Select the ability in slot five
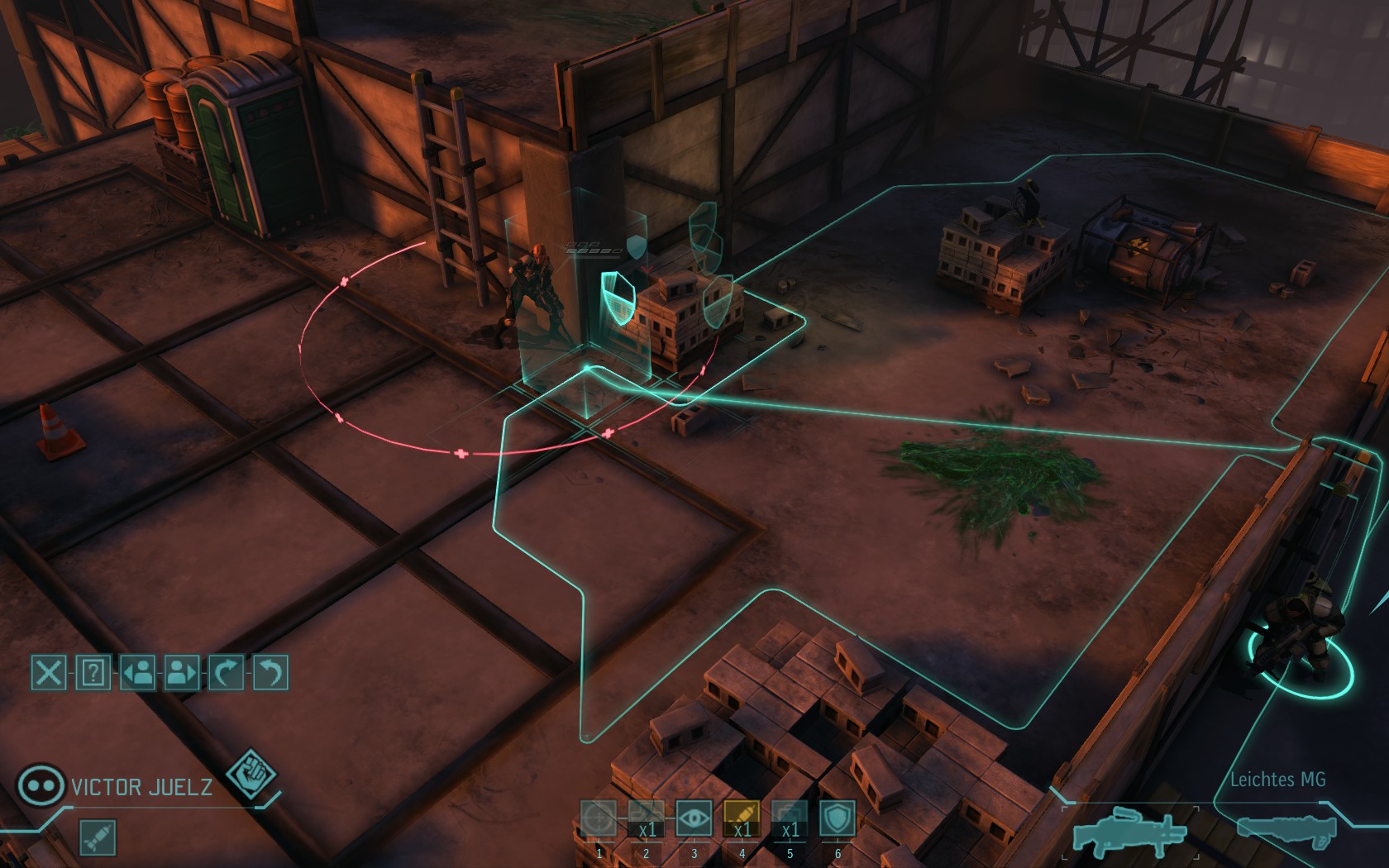The image size is (1389, 868). tap(790, 819)
